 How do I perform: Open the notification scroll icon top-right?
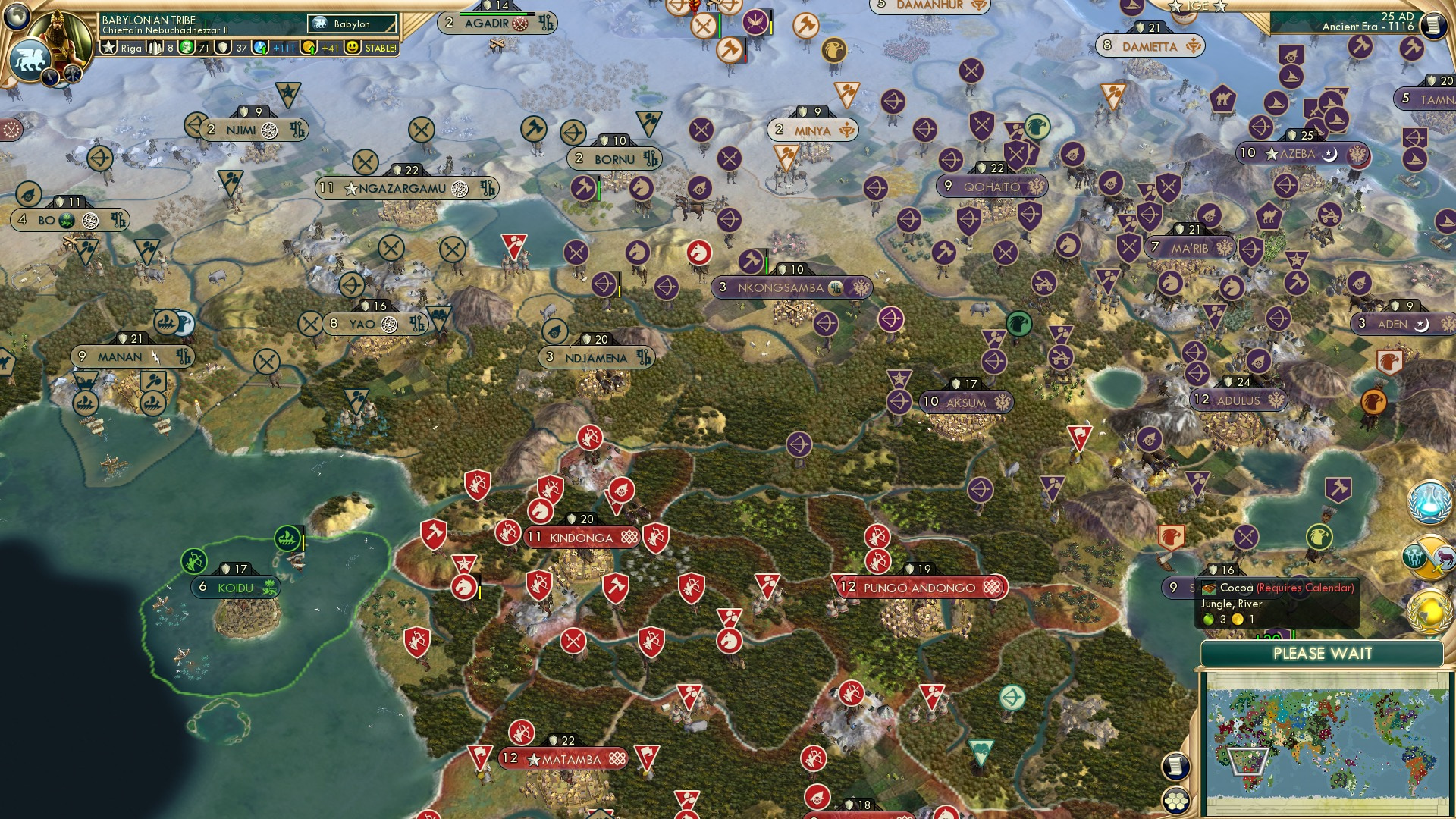click(1432, 25)
